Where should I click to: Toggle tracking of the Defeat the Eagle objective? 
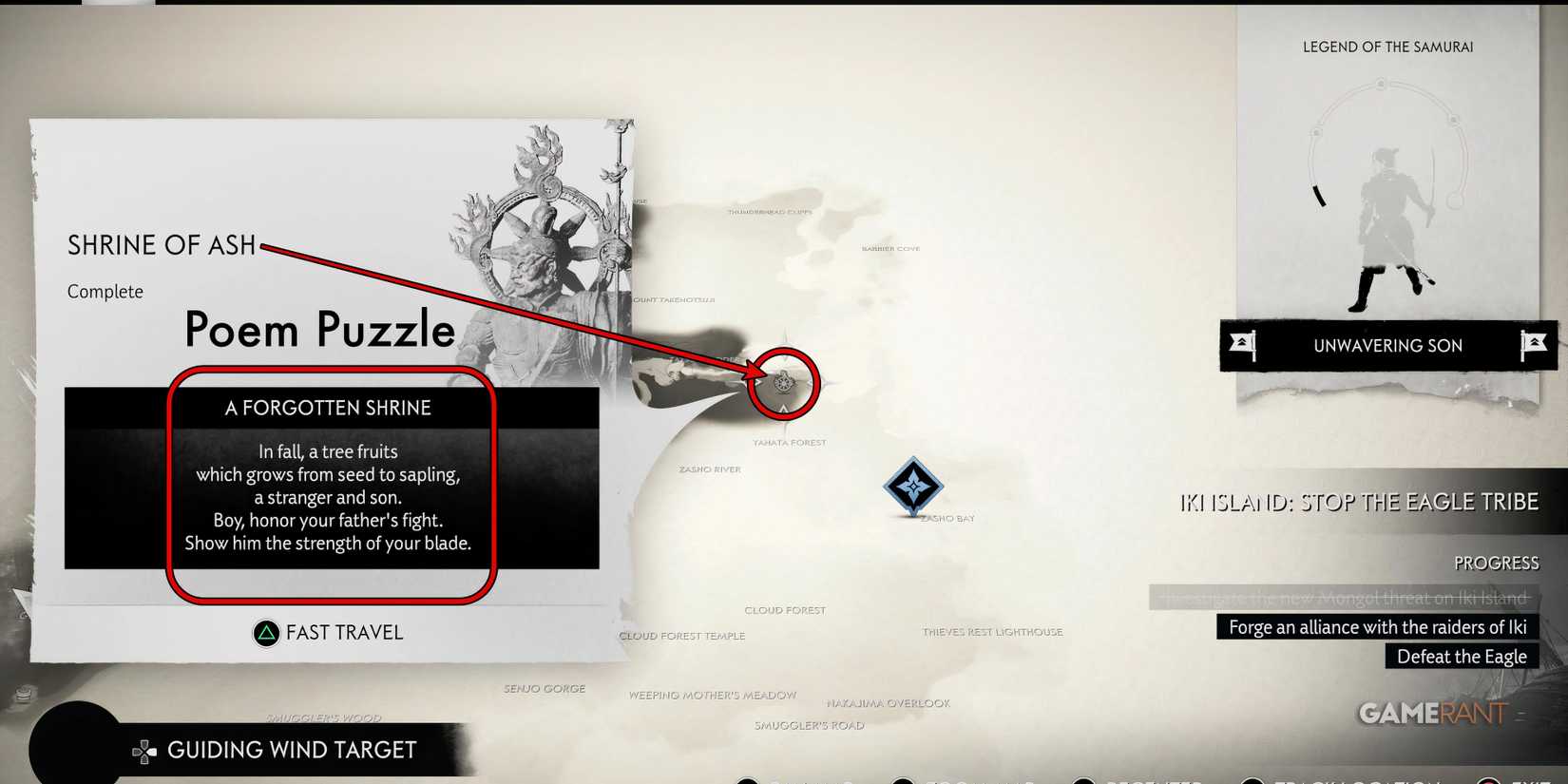tap(1461, 656)
